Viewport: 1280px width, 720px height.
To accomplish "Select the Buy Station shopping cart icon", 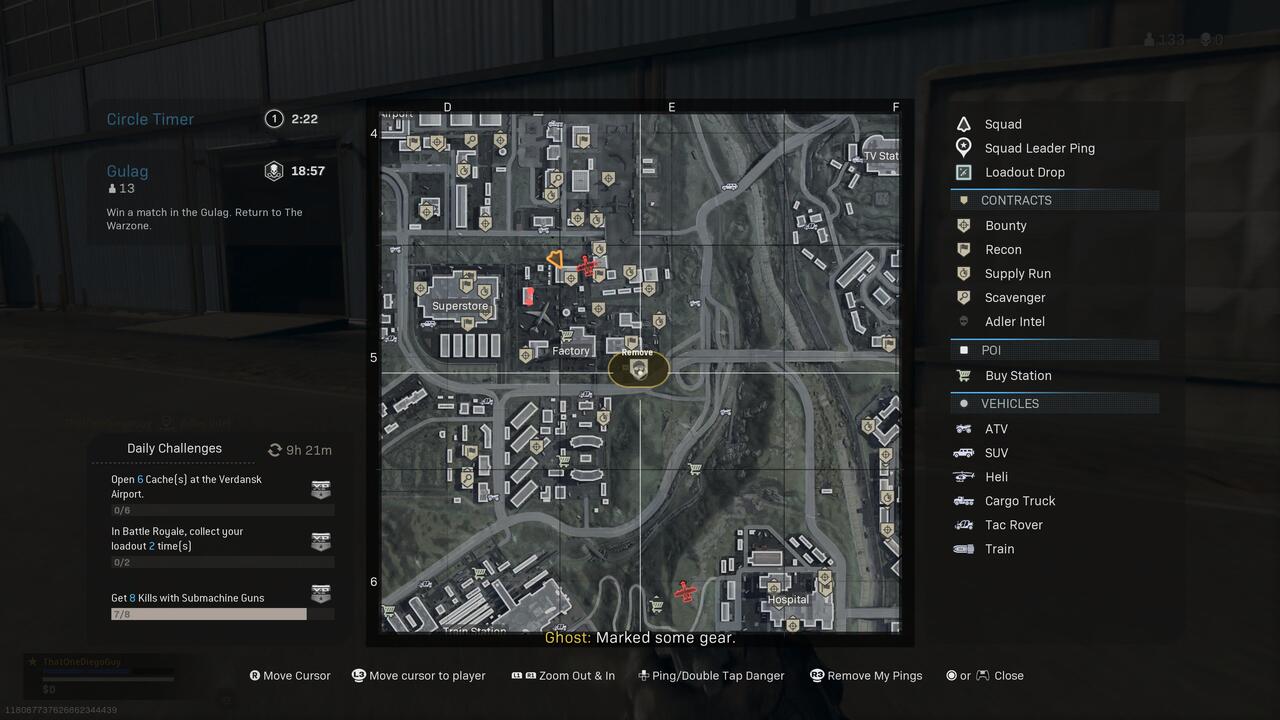I will (x=963, y=375).
